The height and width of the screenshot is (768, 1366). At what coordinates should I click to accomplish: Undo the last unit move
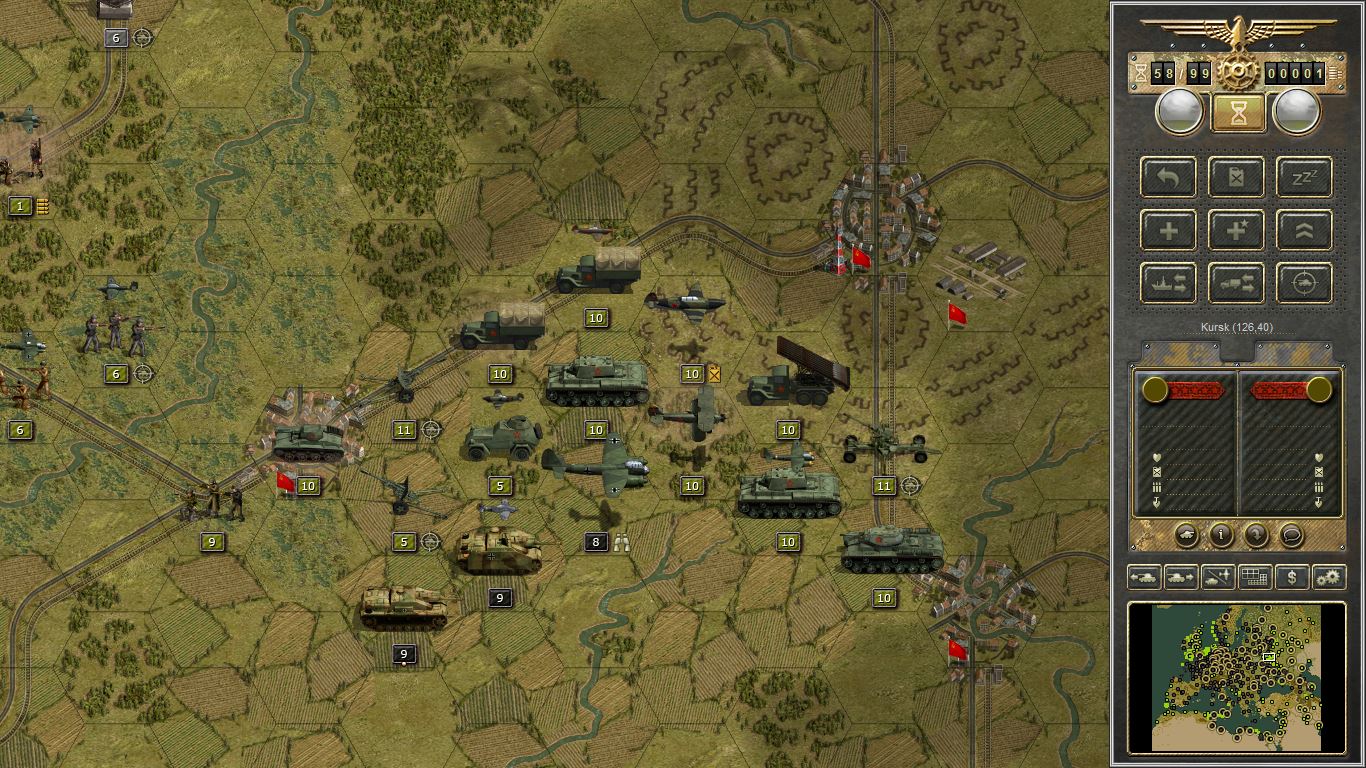tap(1167, 177)
